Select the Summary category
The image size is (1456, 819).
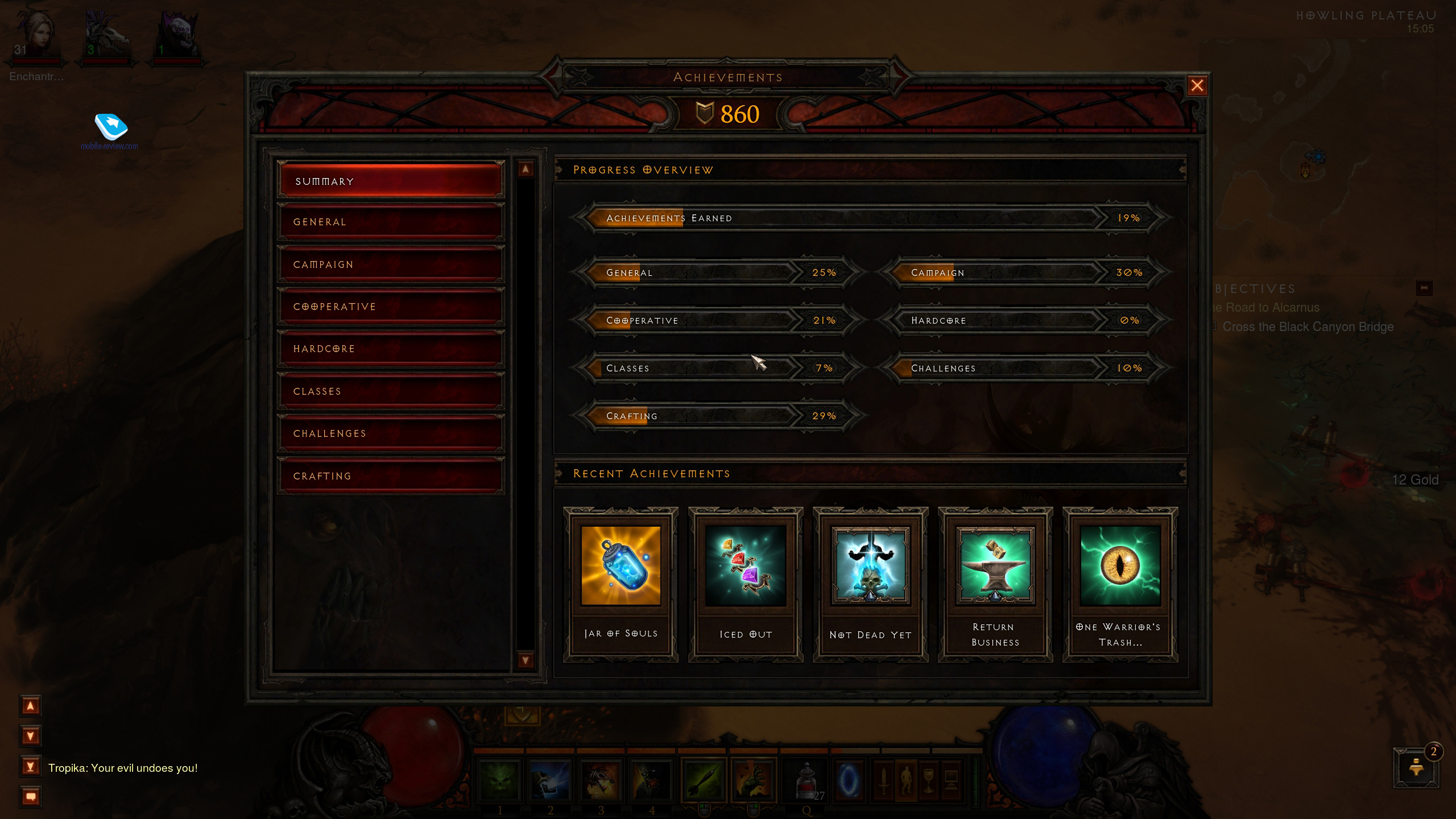click(x=391, y=181)
